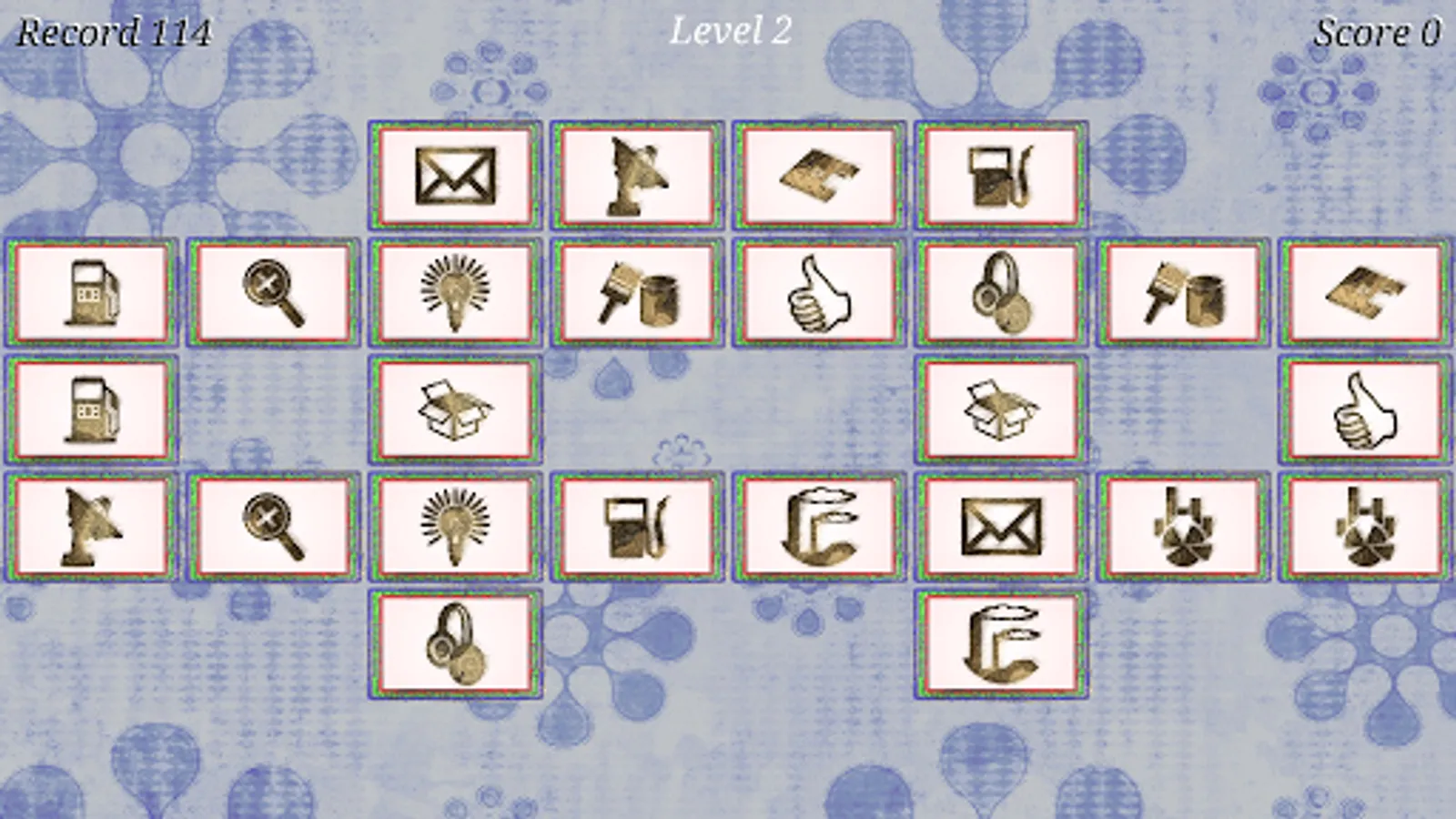Screen dimensions: 1456x819
Task: Click the light bulb tile in the second row
Action: pos(455,293)
